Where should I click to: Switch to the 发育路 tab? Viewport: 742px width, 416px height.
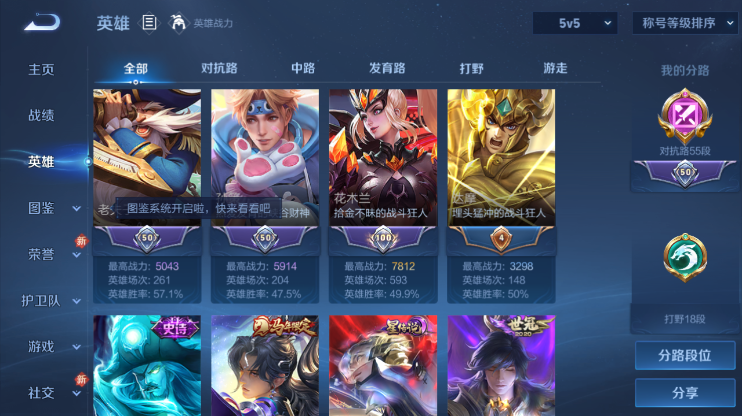(387, 68)
